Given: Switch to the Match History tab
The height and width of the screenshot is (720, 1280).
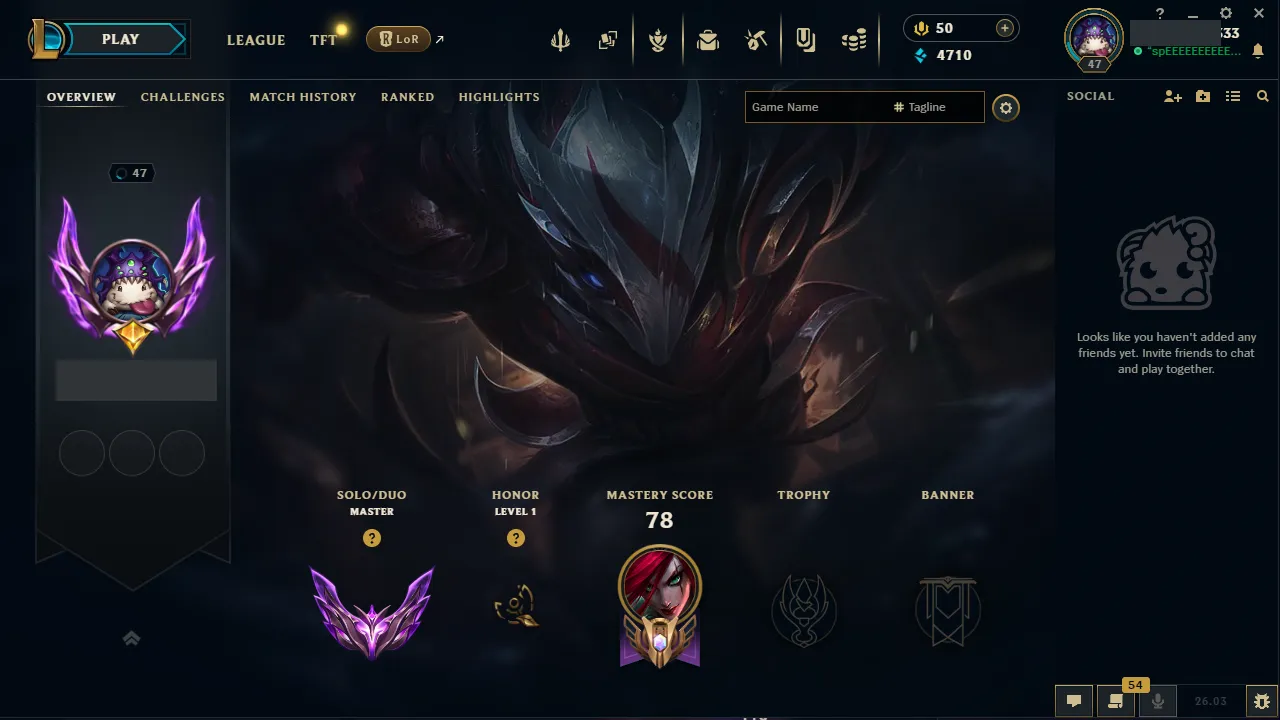Looking at the screenshot, I should pyautogui.click(x=303, y=96).
